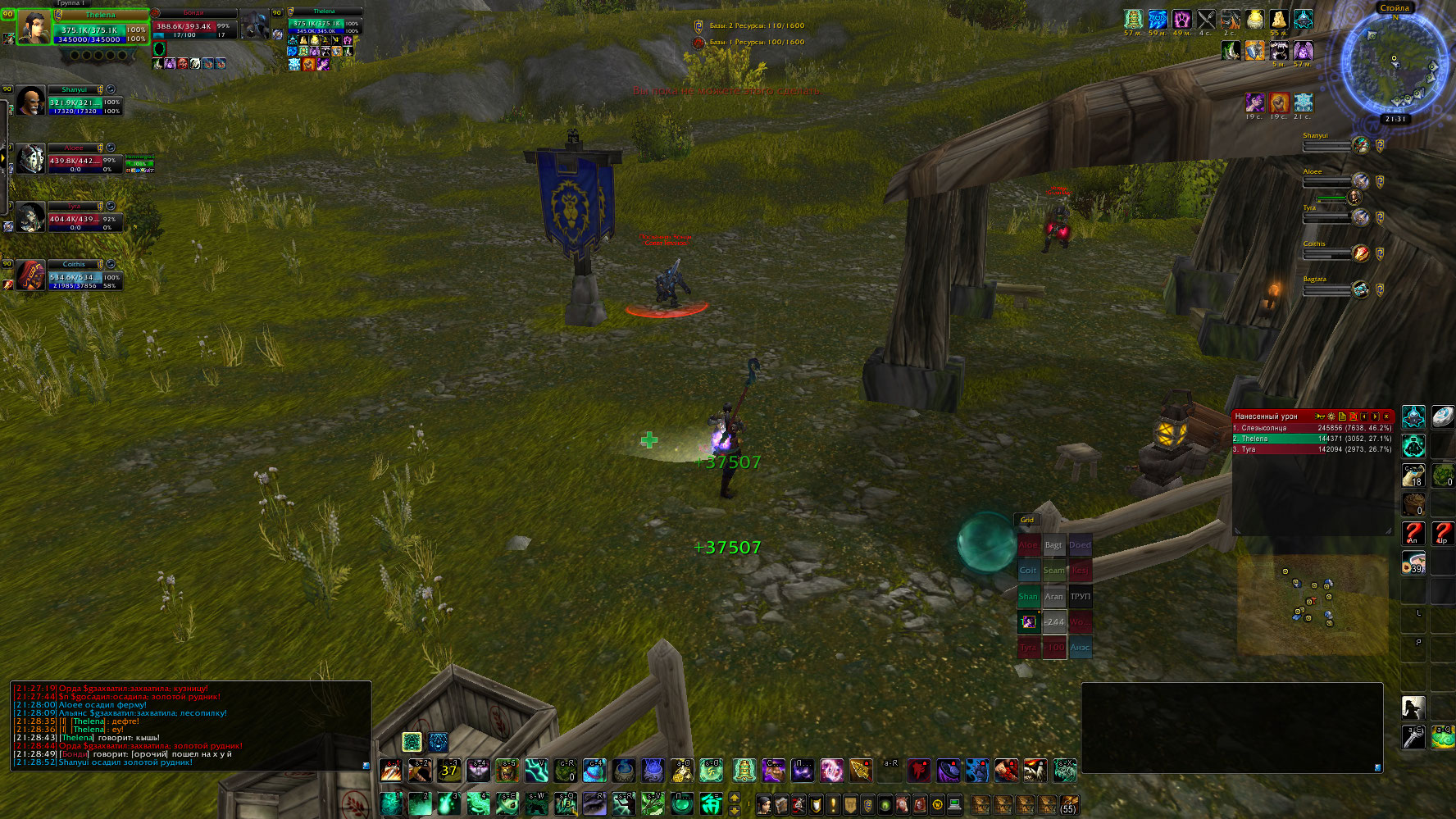Screen dimensions: 1456x819
Task: Click the Grid tab label
Action: click(x=1026, y=520)
